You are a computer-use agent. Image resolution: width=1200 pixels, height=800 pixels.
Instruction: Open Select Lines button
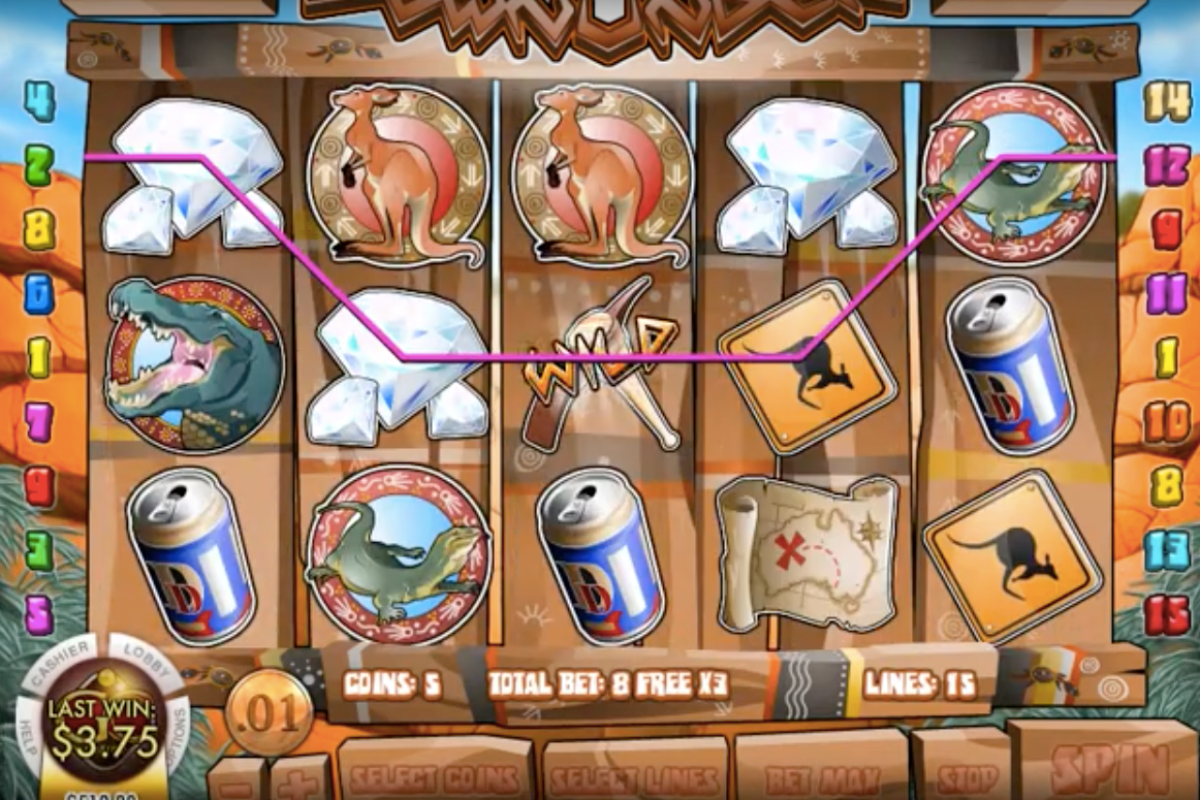(636, 777)
